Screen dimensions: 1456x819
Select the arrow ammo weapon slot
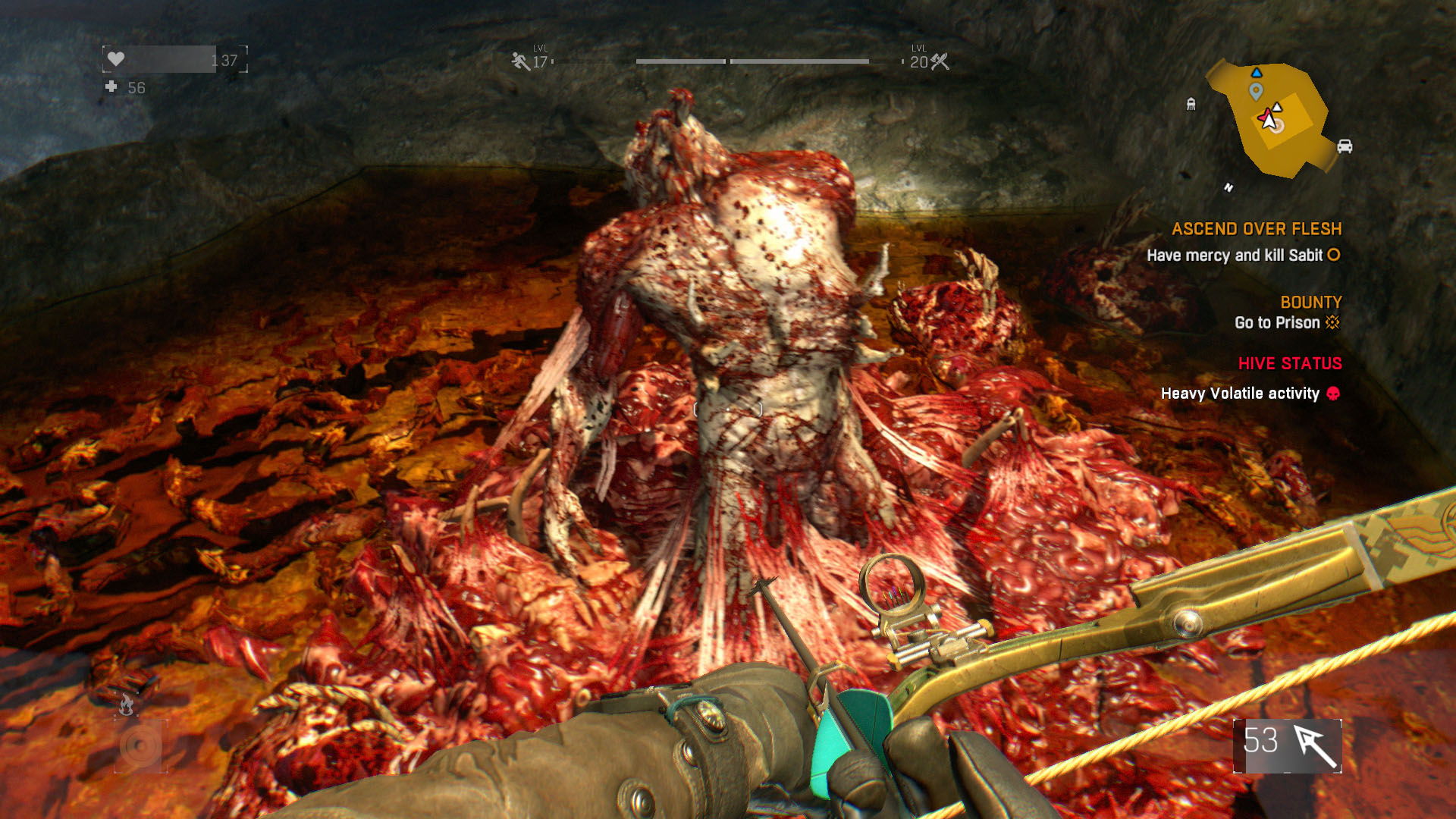[1288, 745]
